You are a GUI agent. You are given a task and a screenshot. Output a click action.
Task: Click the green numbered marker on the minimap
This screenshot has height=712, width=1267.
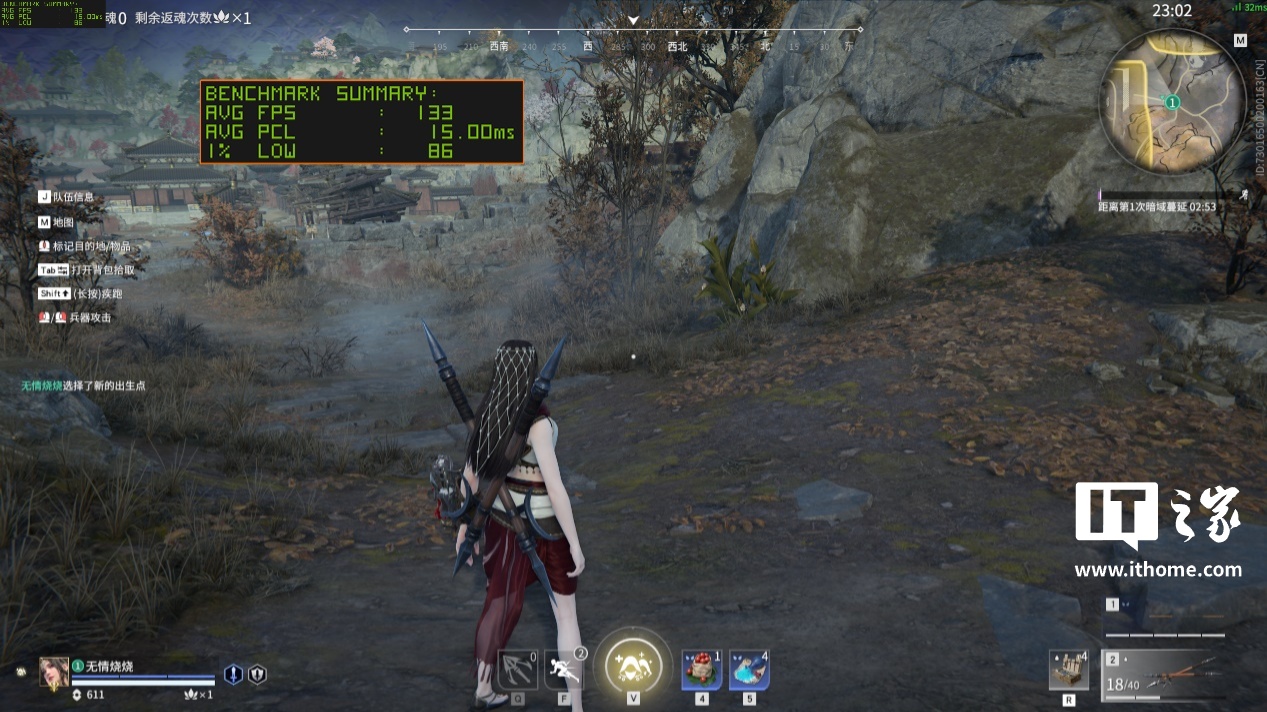pos(1173,102)
